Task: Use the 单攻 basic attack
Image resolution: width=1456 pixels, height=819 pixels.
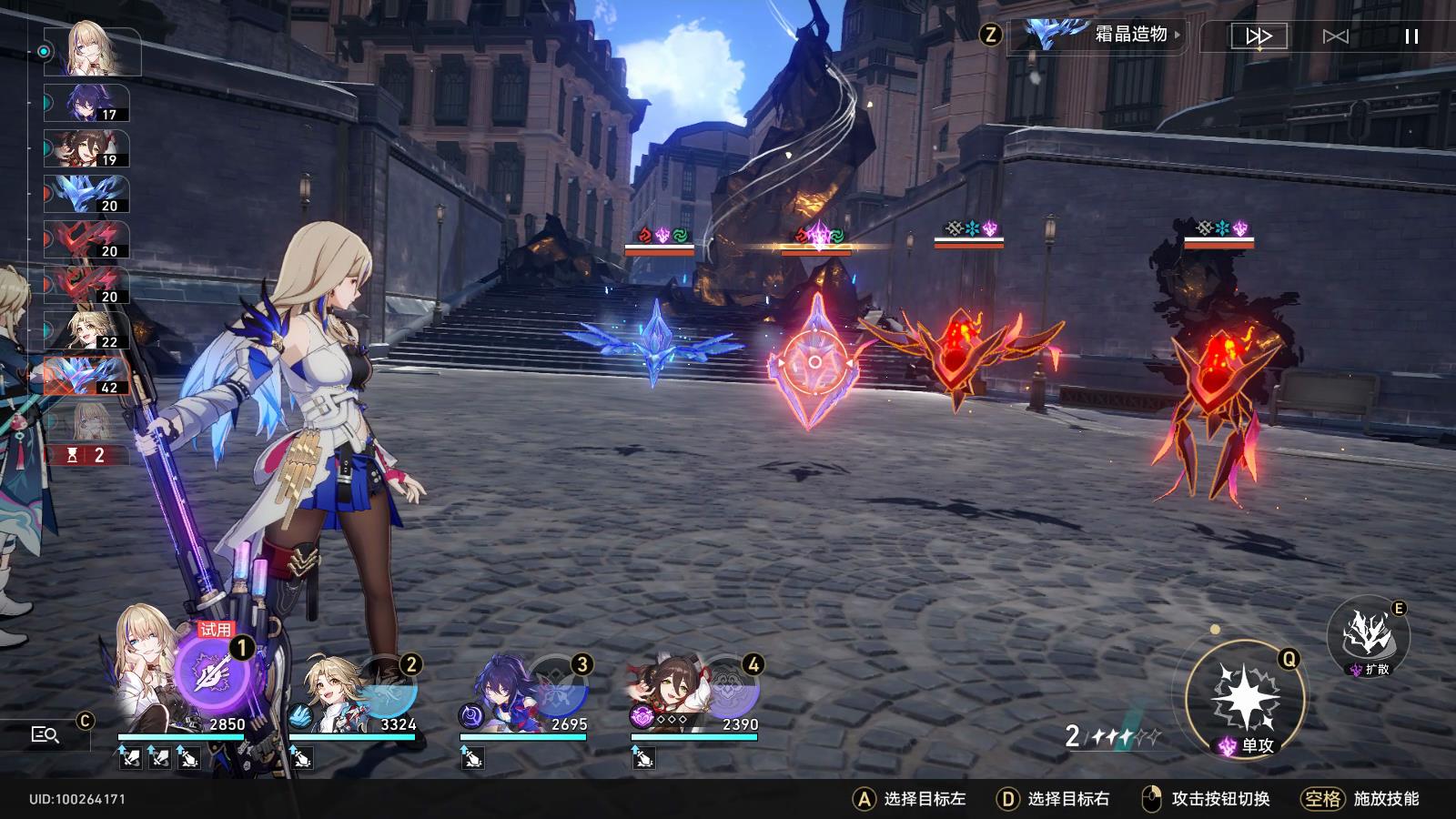Action: click(x=1246, y=699)
